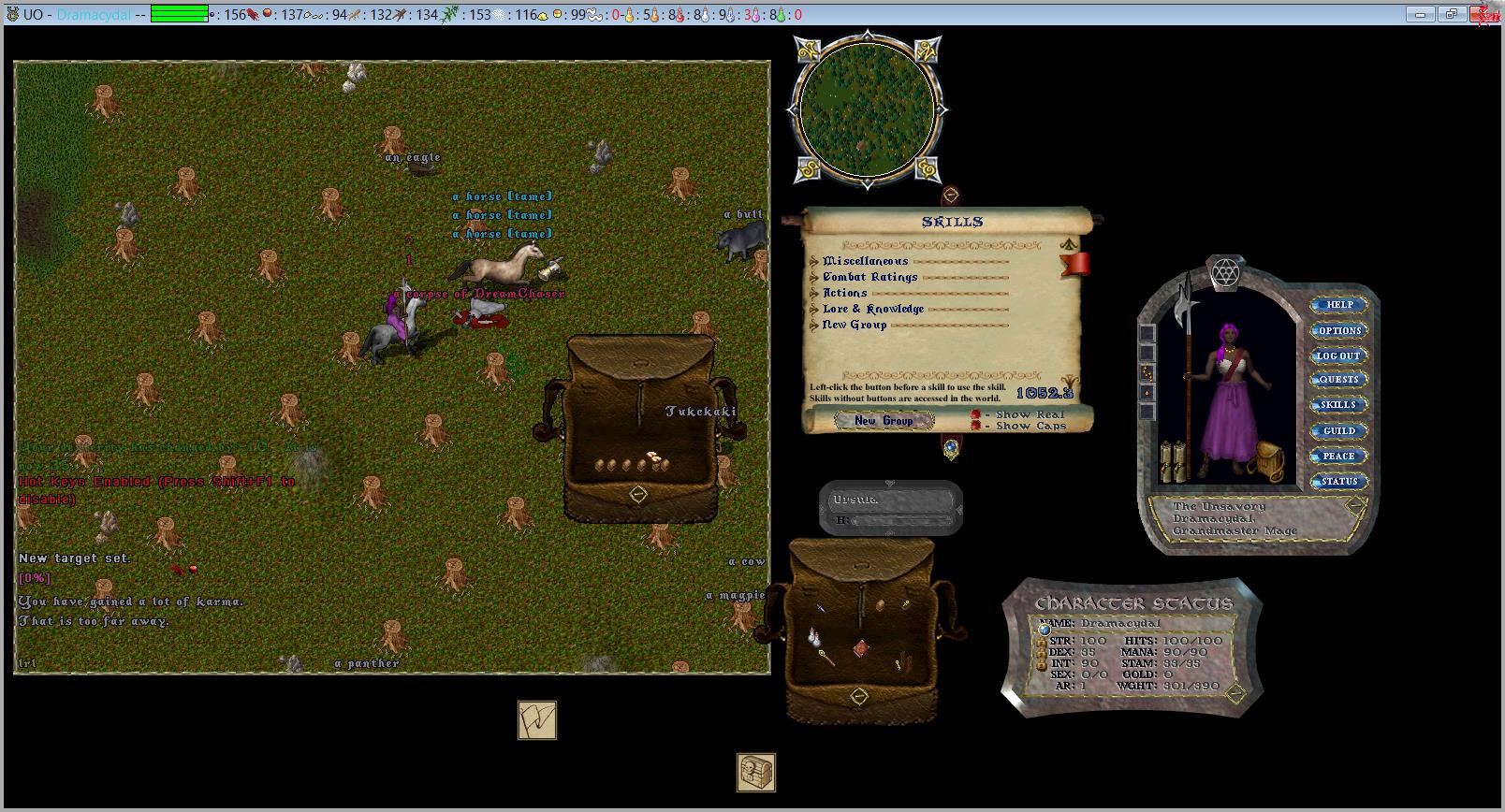Toggle Show Caps skill values
The height and width of the screenshot is (812, 1505).
(x=975, y=426)
